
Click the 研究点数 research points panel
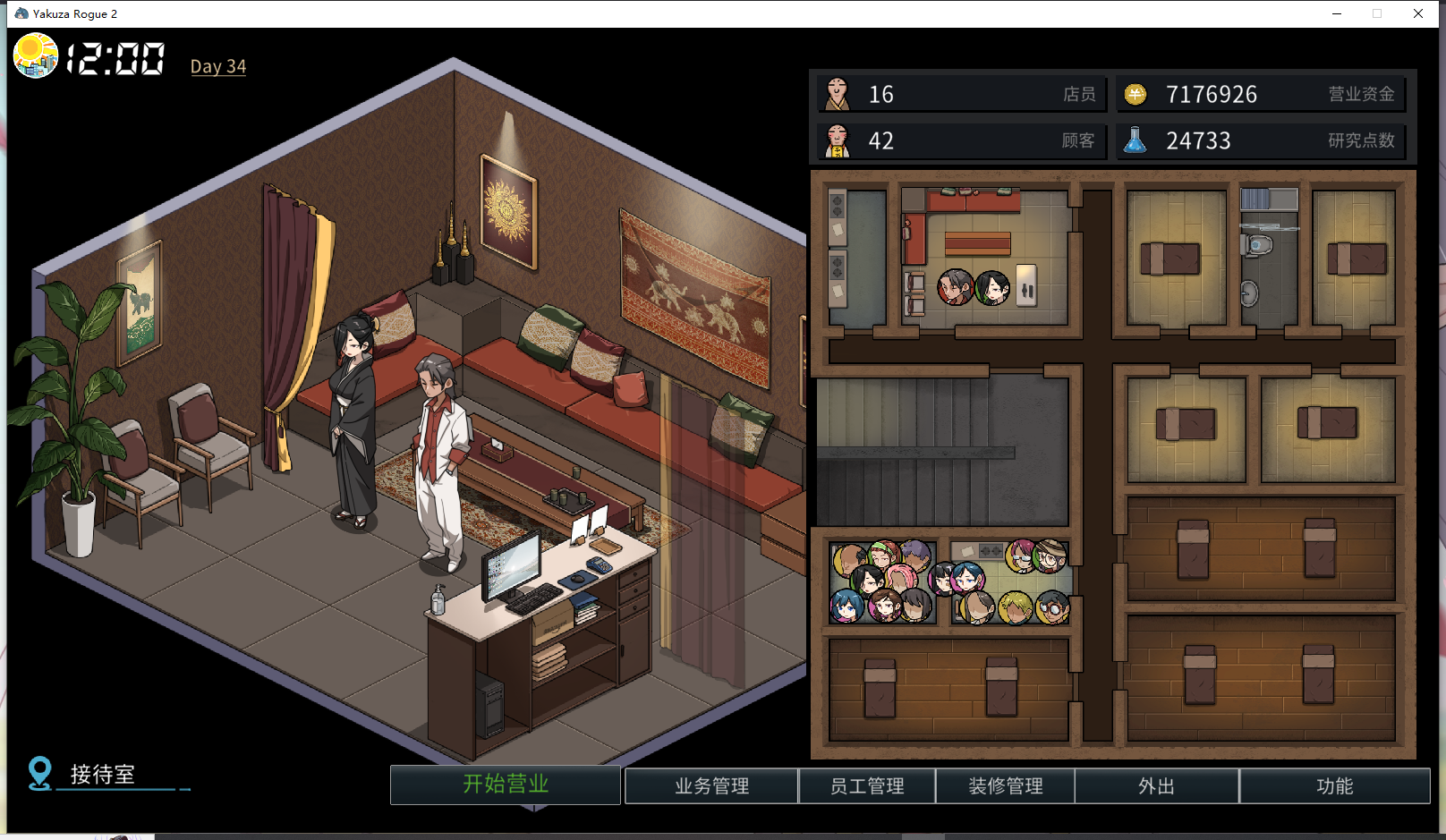tap(1261, 140)
